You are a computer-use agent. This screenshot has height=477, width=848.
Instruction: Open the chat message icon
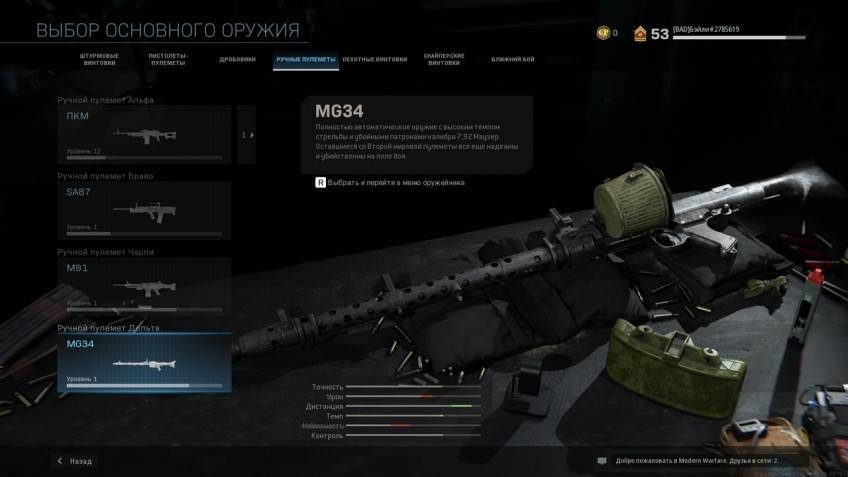(x=602, y=461)
